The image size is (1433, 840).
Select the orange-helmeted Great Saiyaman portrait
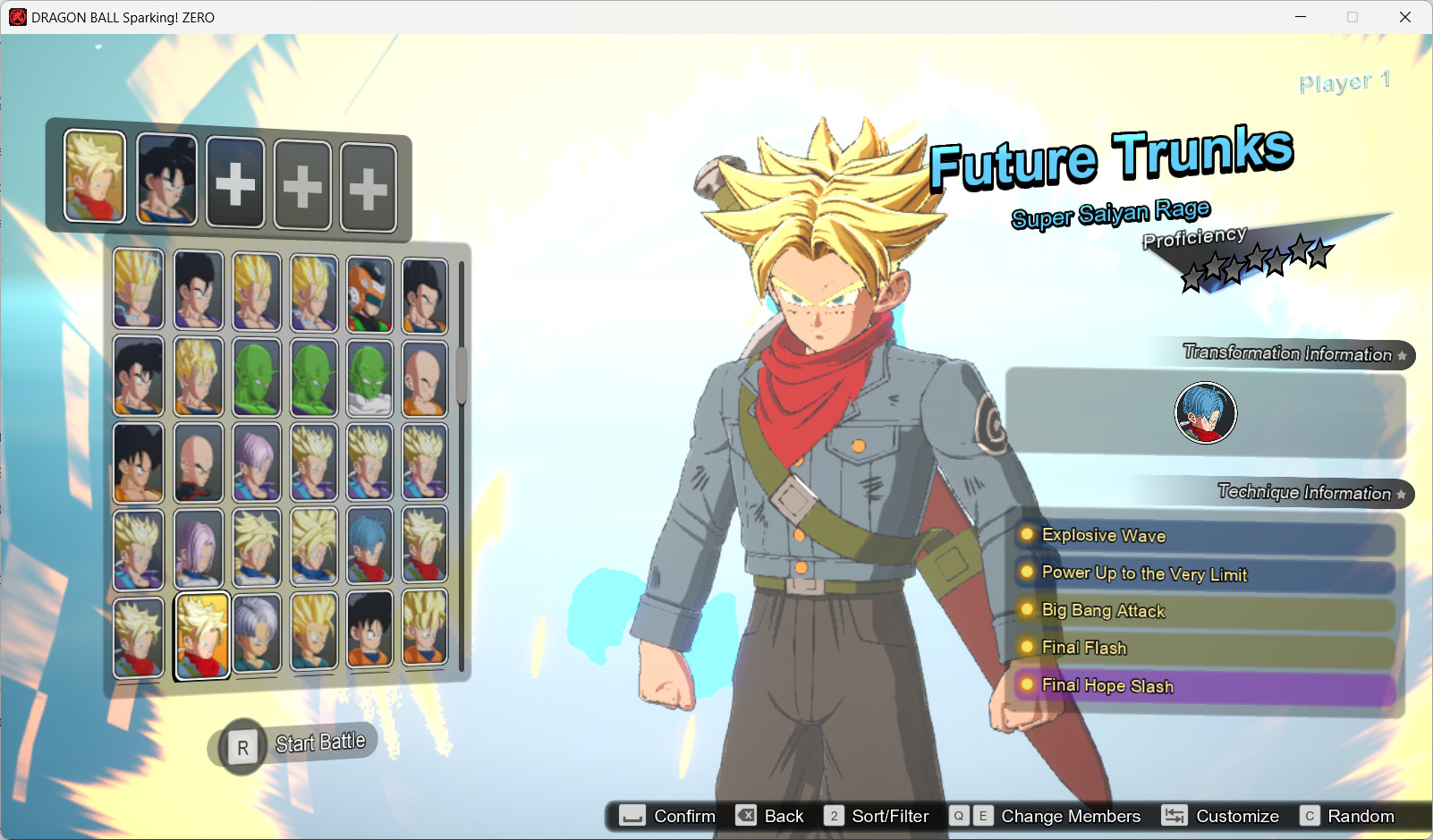(x=369, y=288)
